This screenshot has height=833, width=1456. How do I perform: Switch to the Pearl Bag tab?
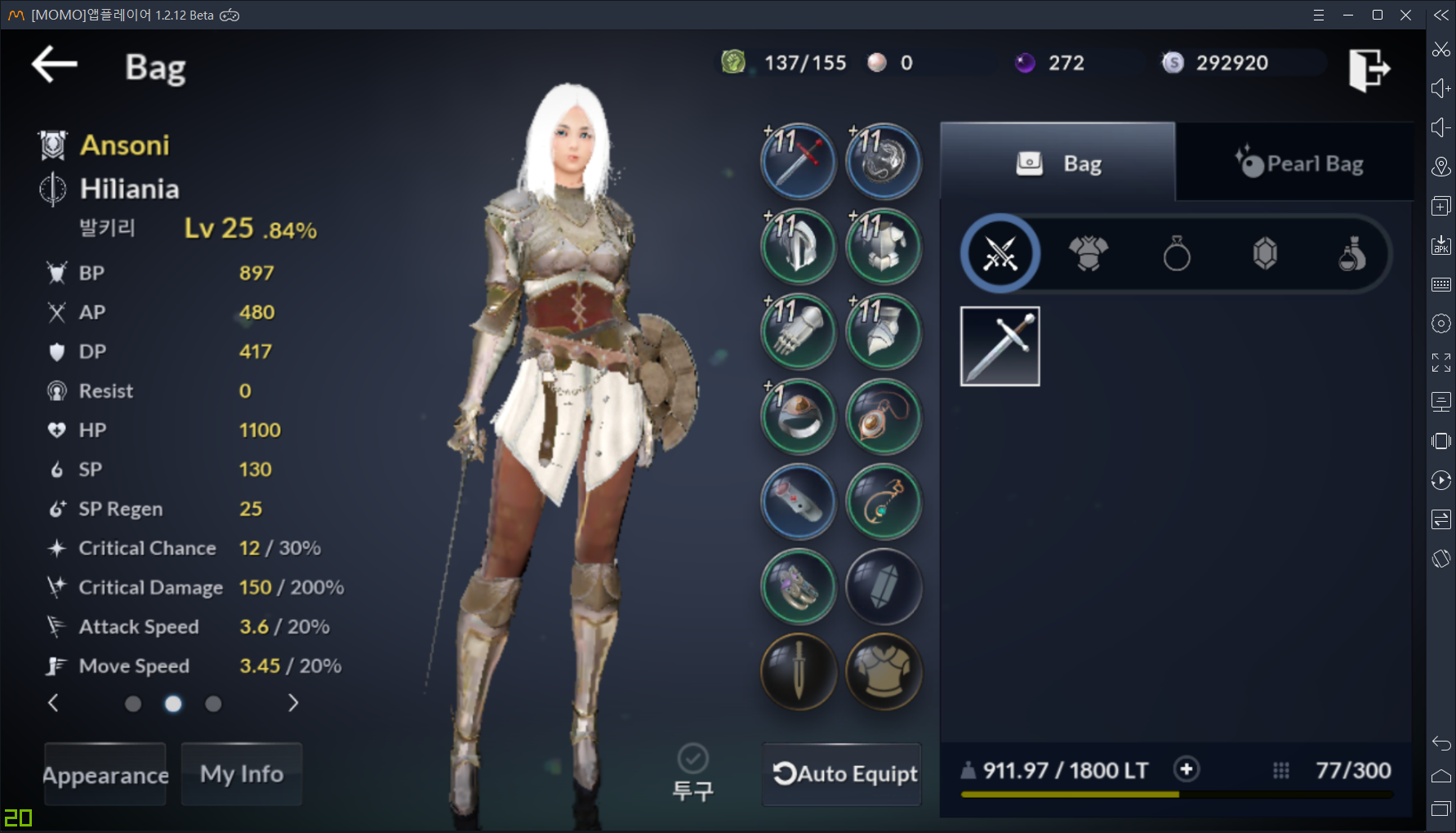[x=1298, y=163]
